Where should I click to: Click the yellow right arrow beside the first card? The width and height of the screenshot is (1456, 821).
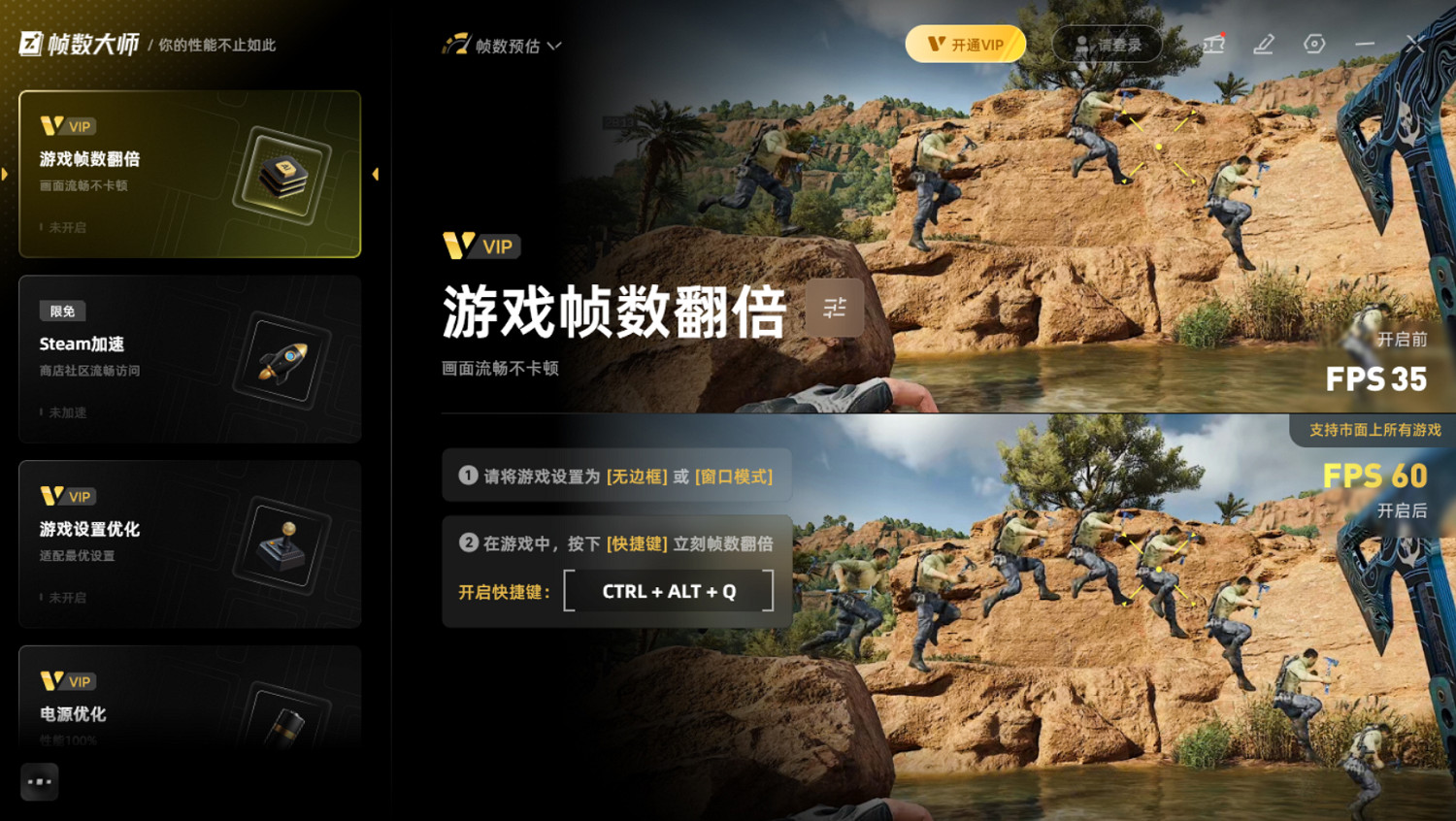(x=376, y=173)
